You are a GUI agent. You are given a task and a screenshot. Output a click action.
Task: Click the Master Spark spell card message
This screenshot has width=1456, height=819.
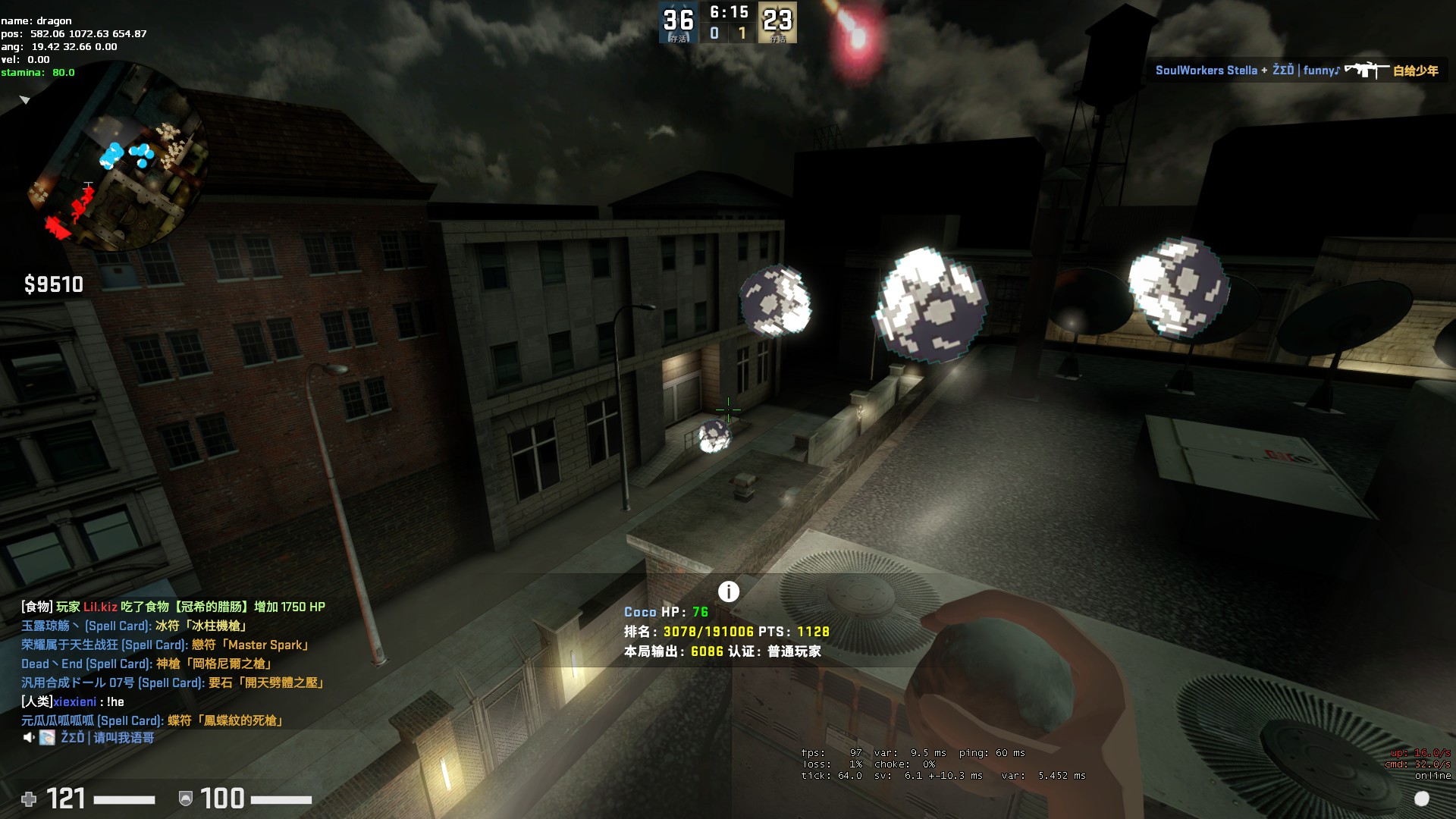165,645
